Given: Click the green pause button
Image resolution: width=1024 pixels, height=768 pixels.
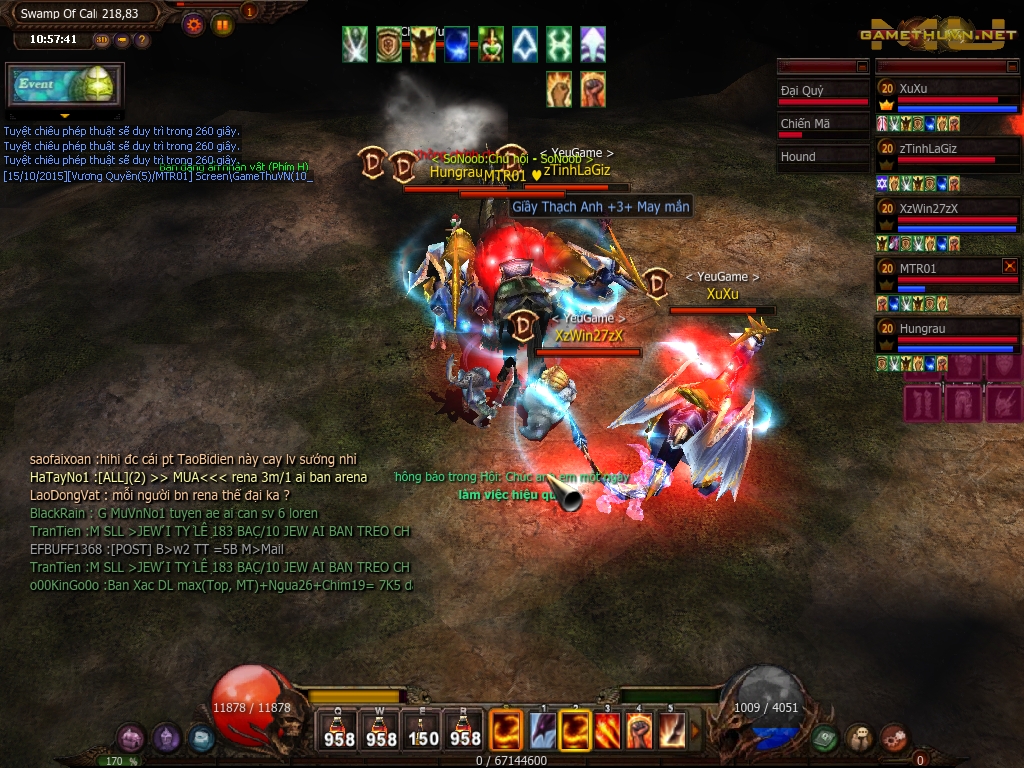Looking at the screenshot, I should [x=222, y=25].
